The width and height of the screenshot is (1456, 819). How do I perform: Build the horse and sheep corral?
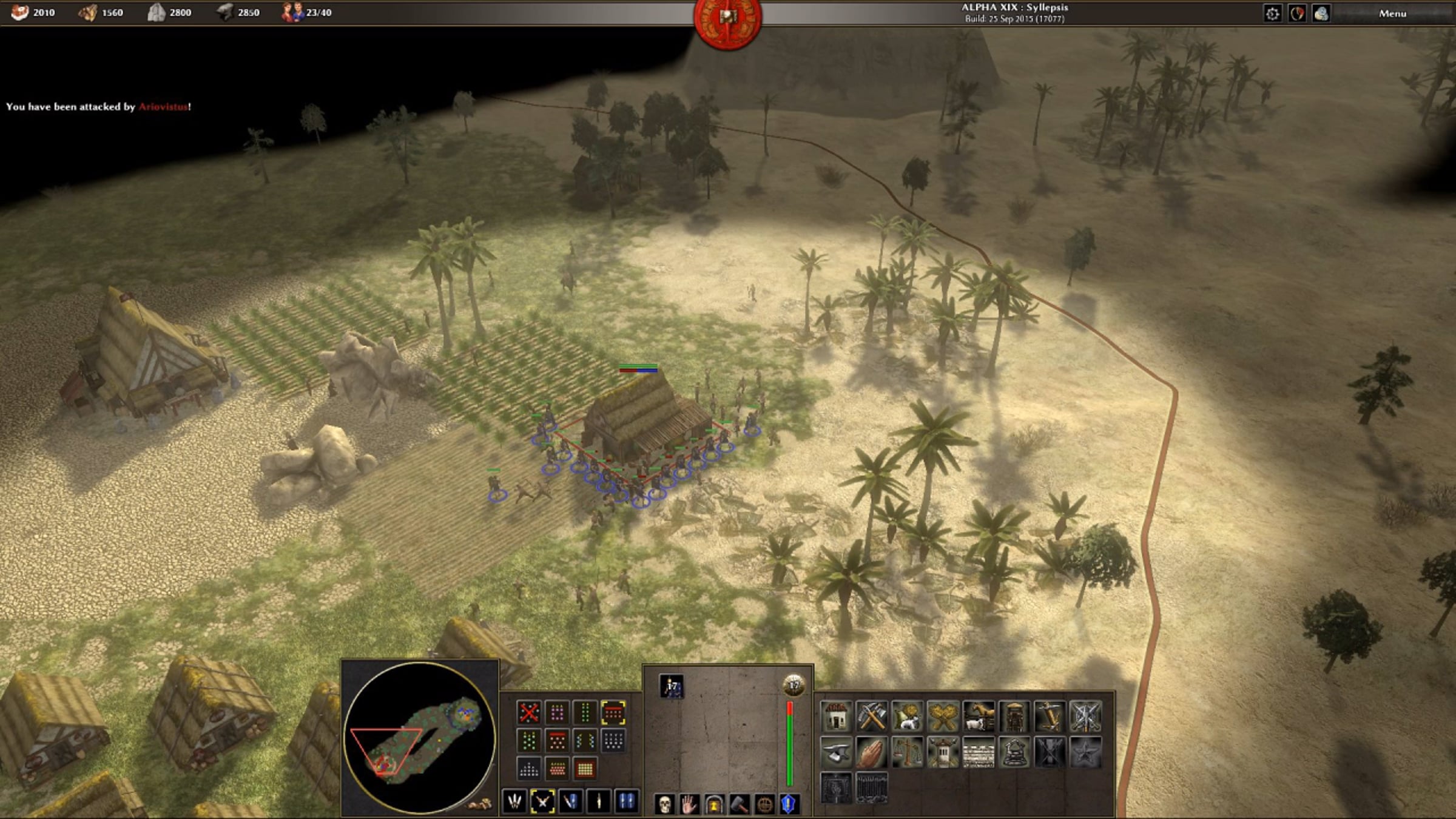click(979, 716)
